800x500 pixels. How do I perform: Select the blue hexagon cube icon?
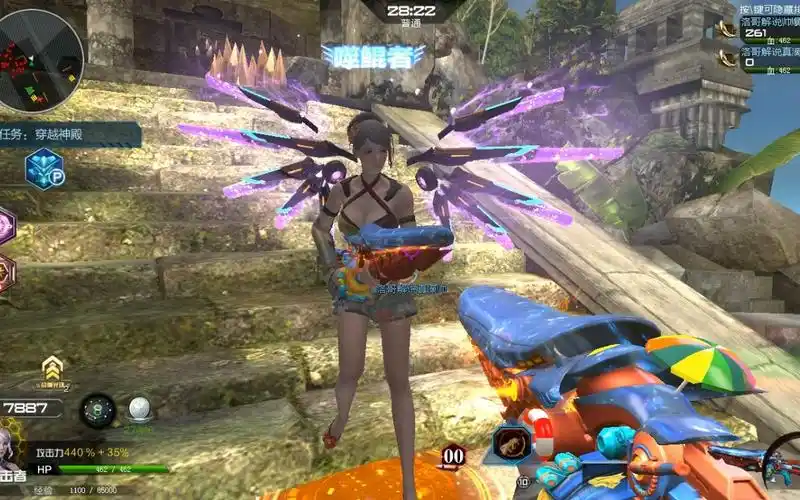click(44, 168)
